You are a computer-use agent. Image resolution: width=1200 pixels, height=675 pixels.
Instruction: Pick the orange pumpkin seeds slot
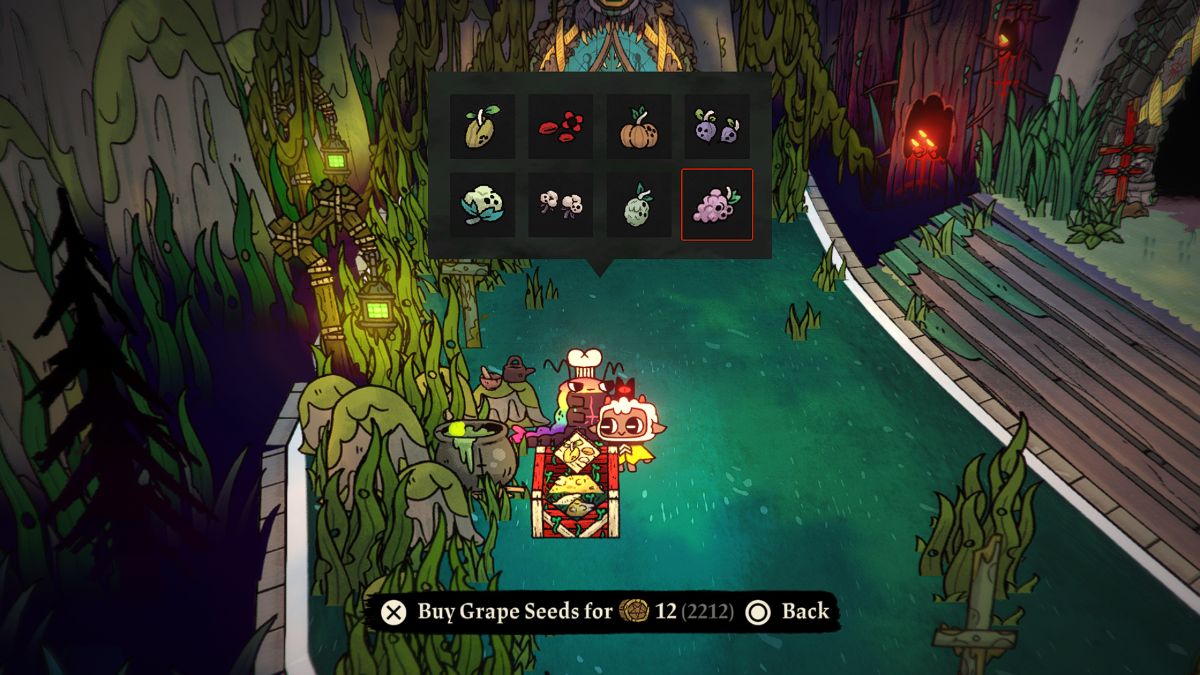tap(638, 127)
